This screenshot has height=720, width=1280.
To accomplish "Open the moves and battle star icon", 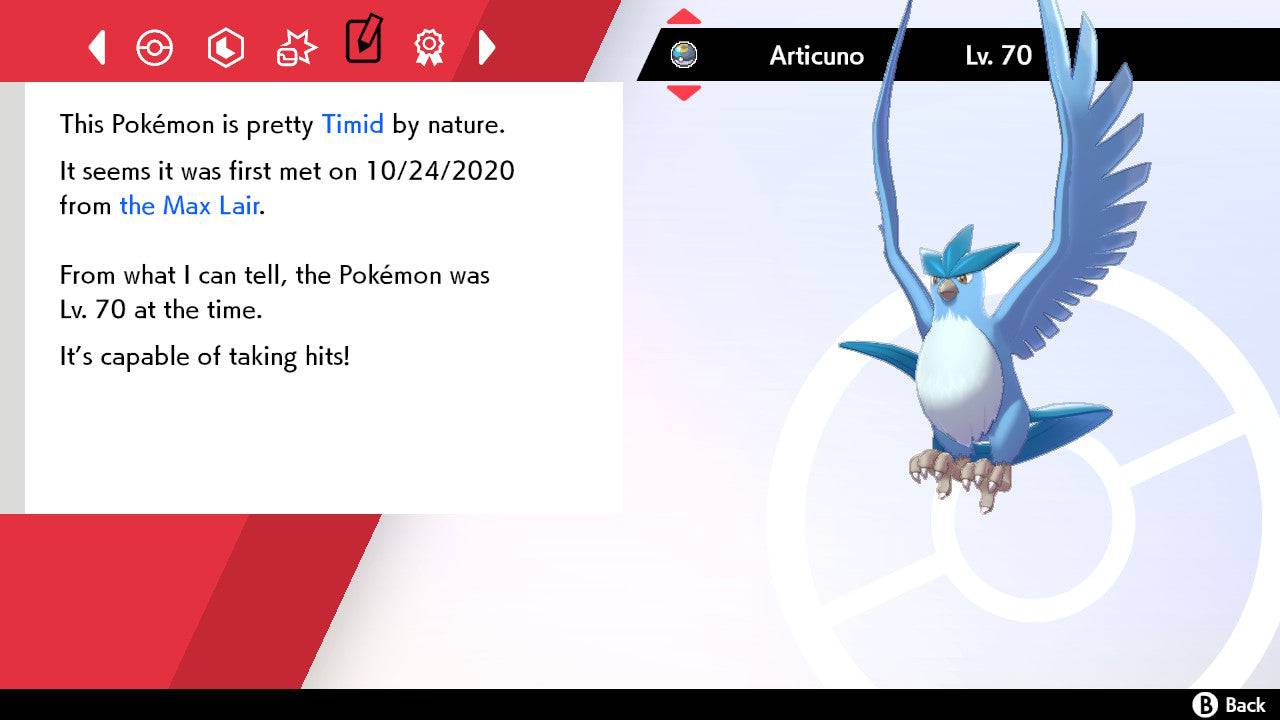I will (x=295, y=44).
